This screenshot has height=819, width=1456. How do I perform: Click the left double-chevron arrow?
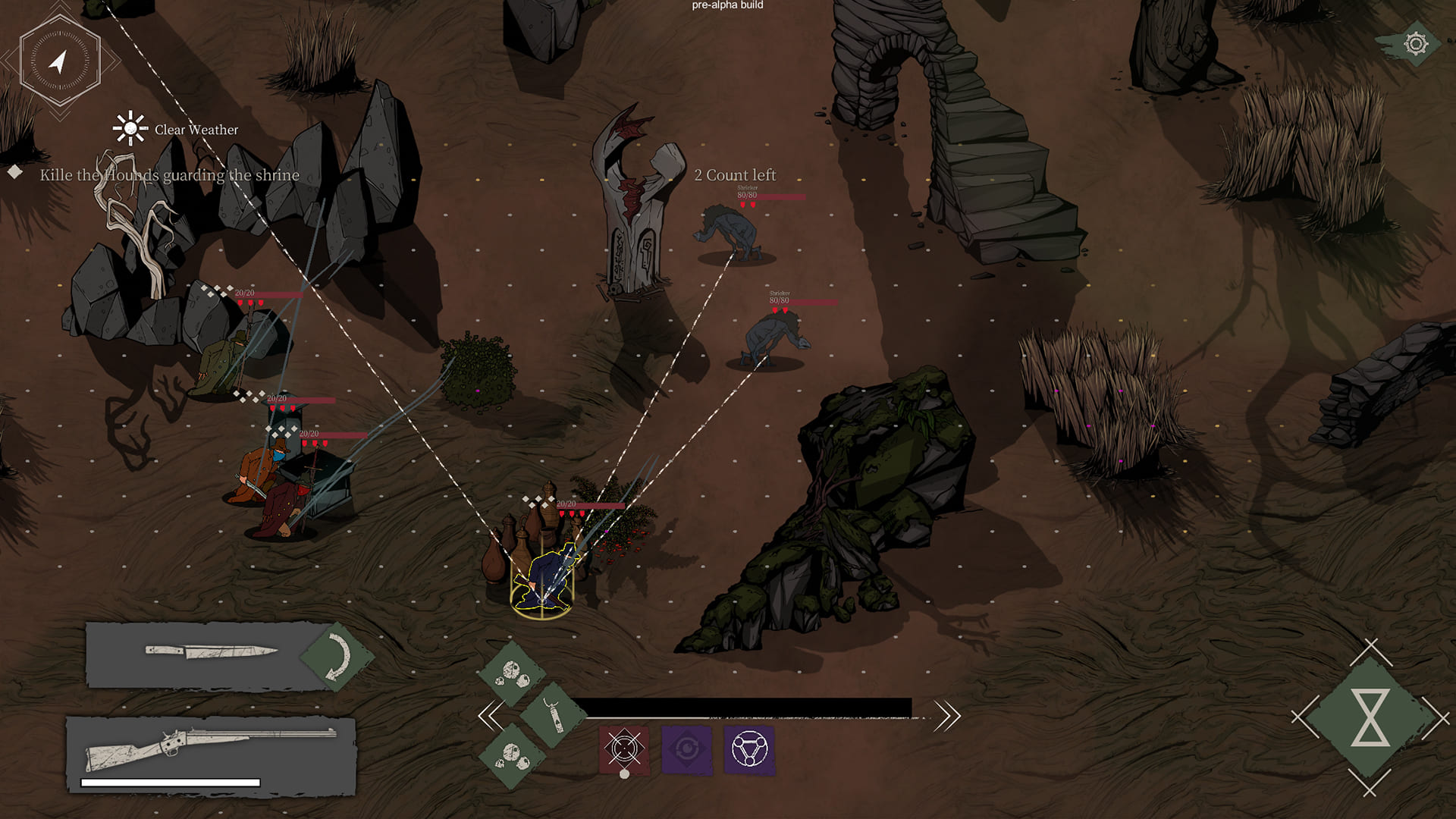(x=491, y=715)
